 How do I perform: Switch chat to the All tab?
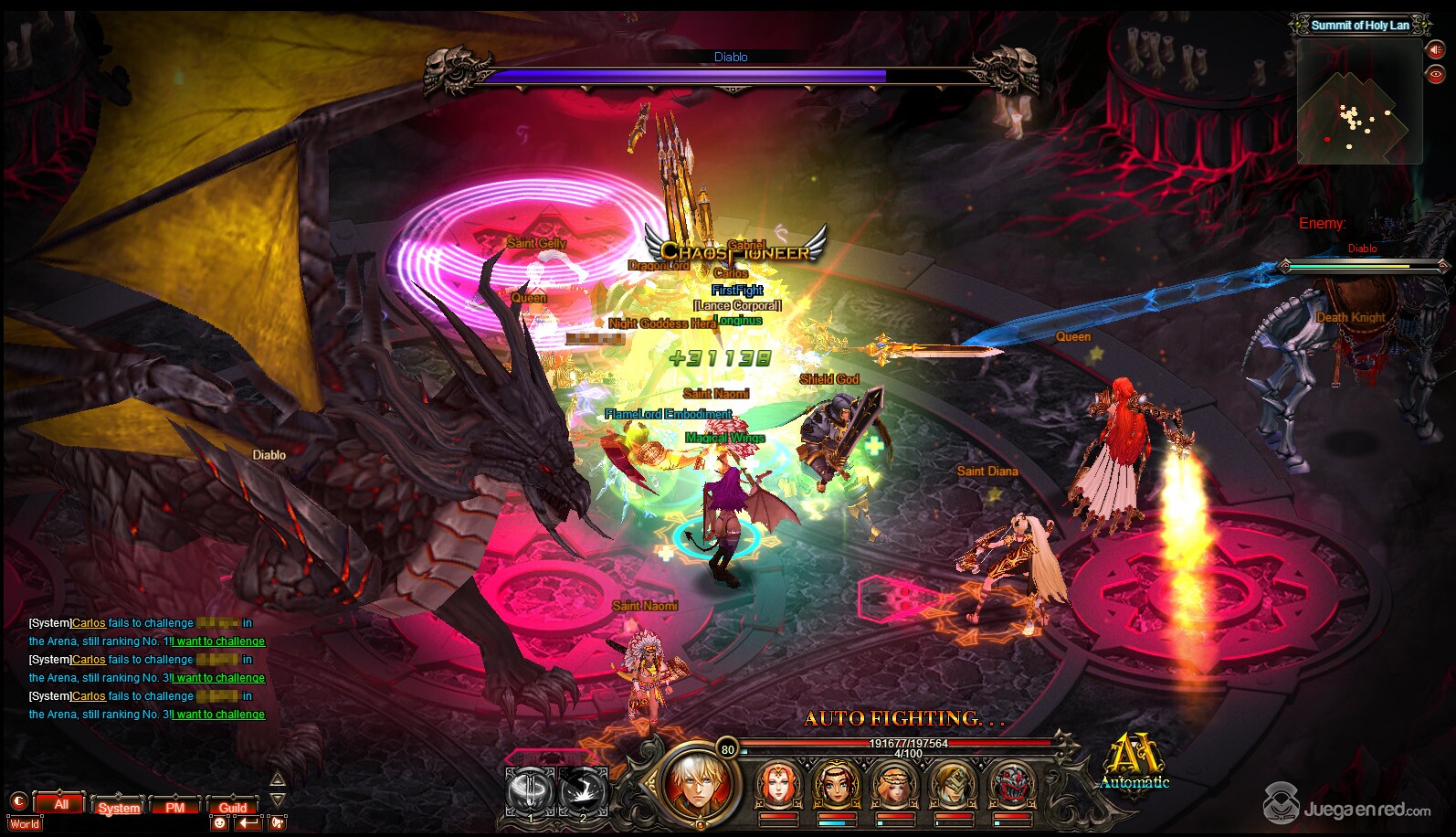(x=61, y=804)
